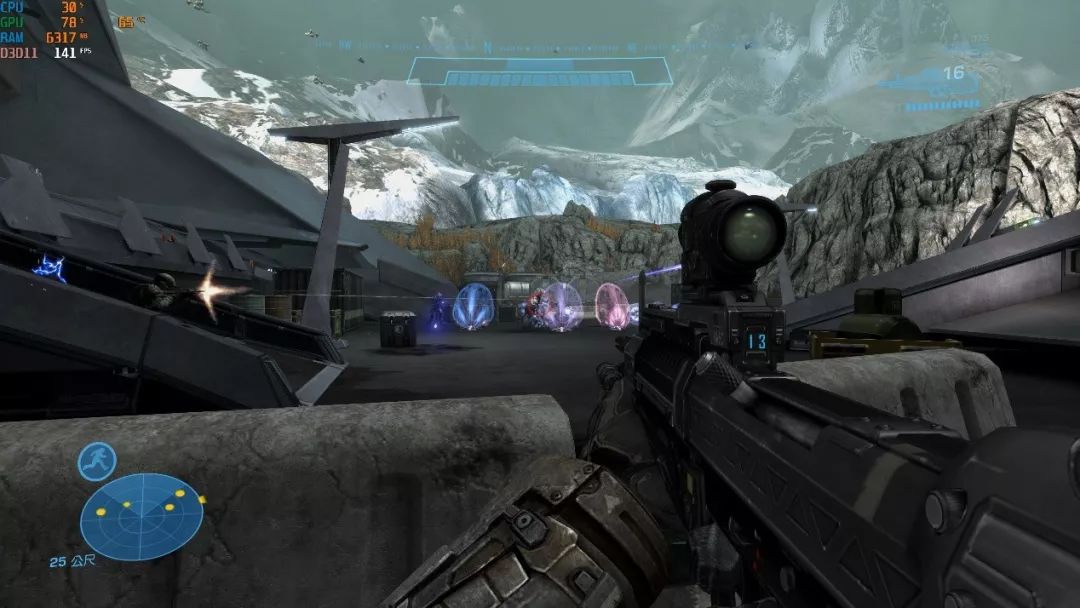Activate the Sprint armor ability icon
Image resolution: width=1080 pixels, height=608 pixels.
coord(97,461)
